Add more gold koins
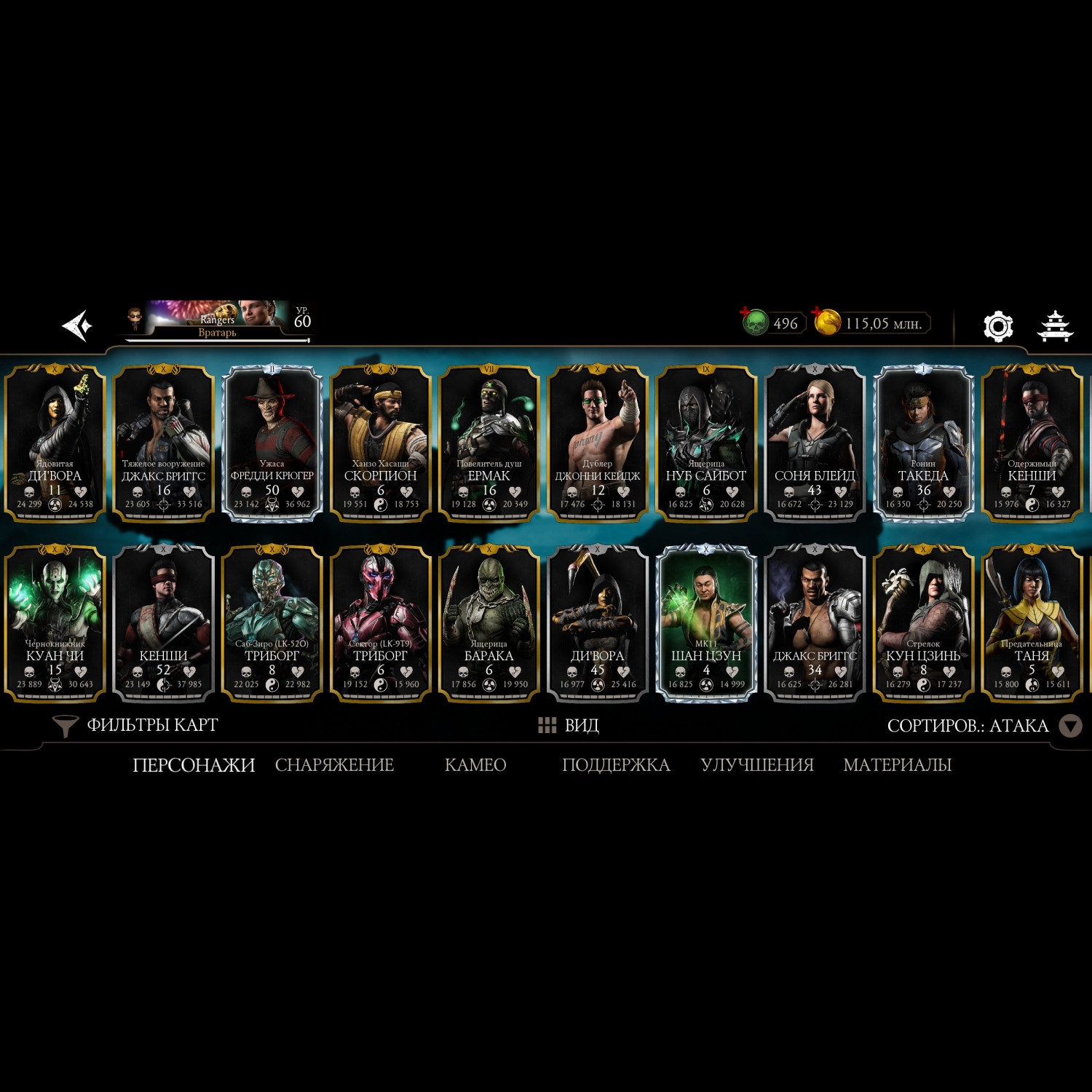 click(x=826, y=321)
